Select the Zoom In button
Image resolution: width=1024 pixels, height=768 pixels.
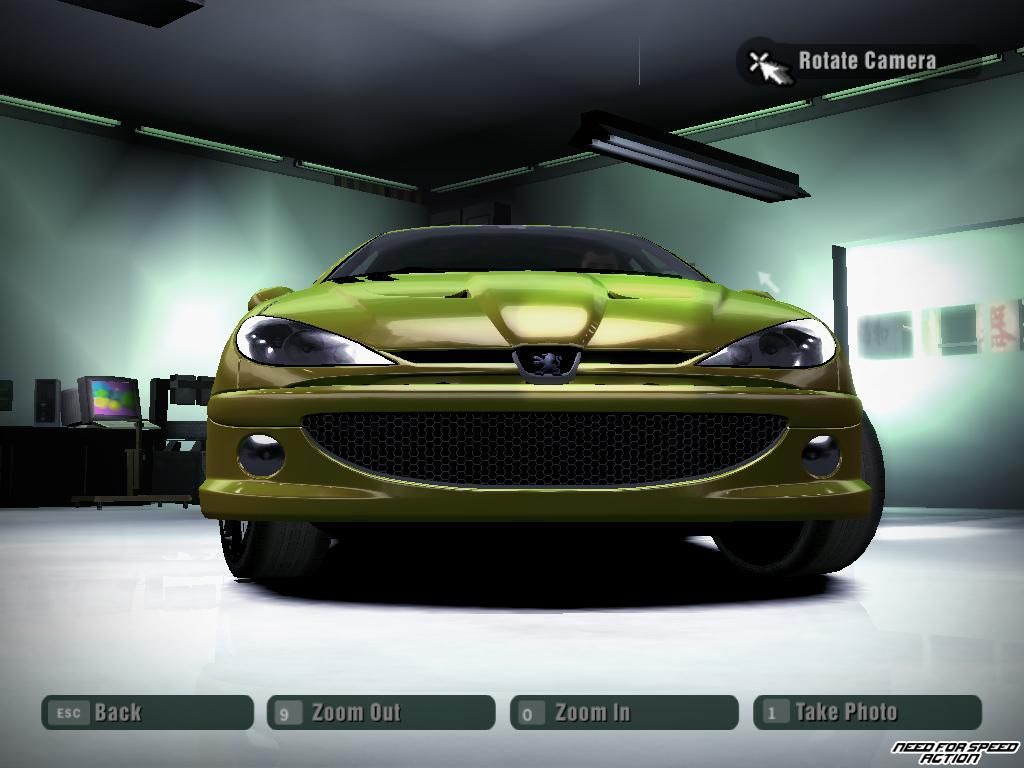tap(624, 712)
